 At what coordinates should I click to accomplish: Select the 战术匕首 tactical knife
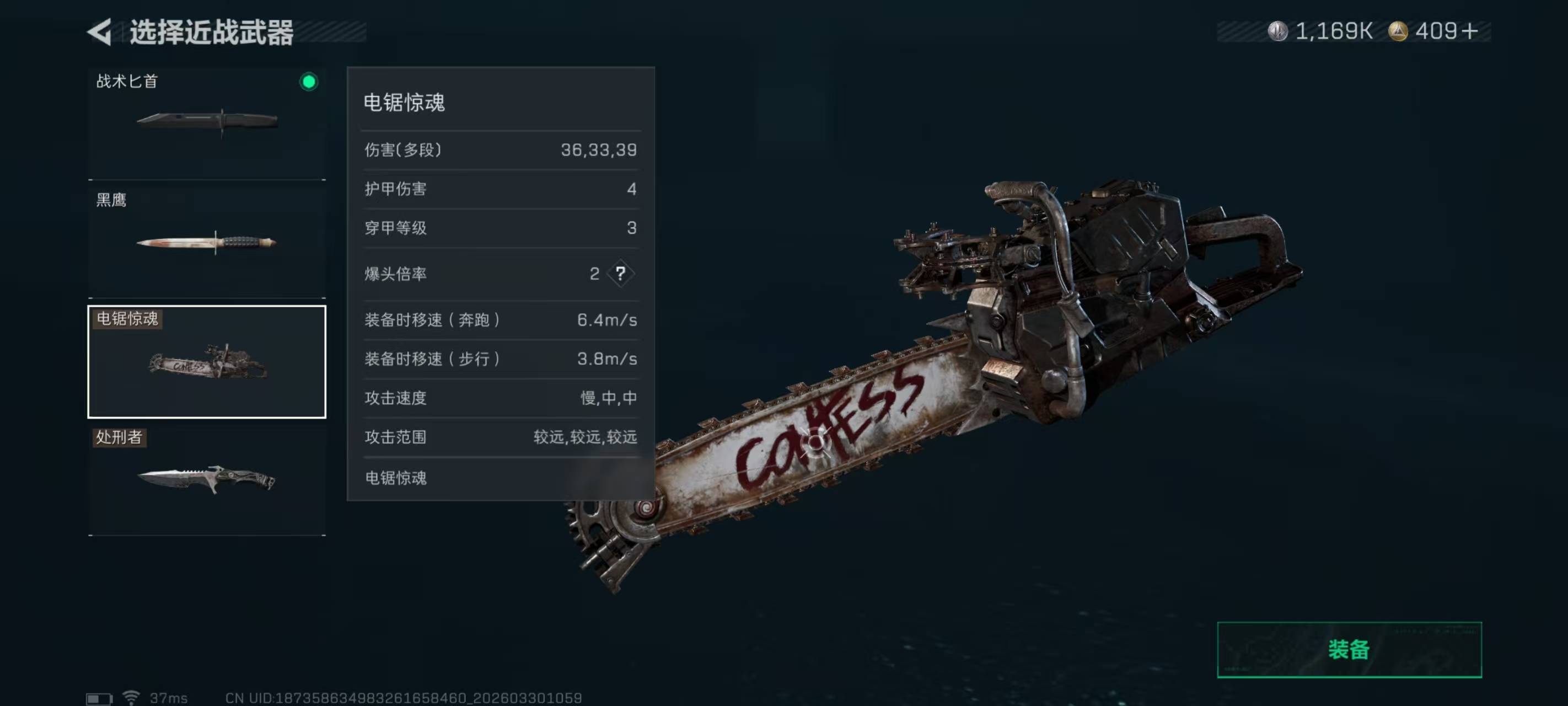click(x=207, y=122)
